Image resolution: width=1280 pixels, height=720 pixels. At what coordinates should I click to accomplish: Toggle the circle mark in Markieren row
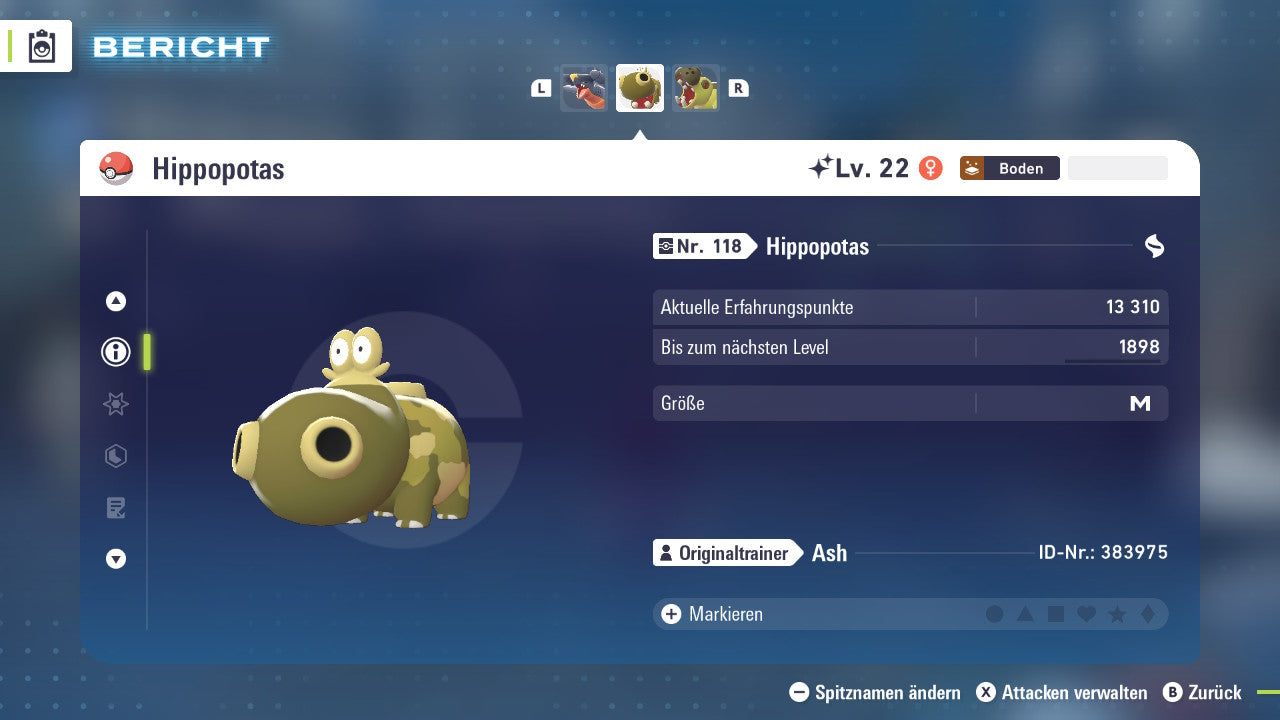tap(995, 614)
